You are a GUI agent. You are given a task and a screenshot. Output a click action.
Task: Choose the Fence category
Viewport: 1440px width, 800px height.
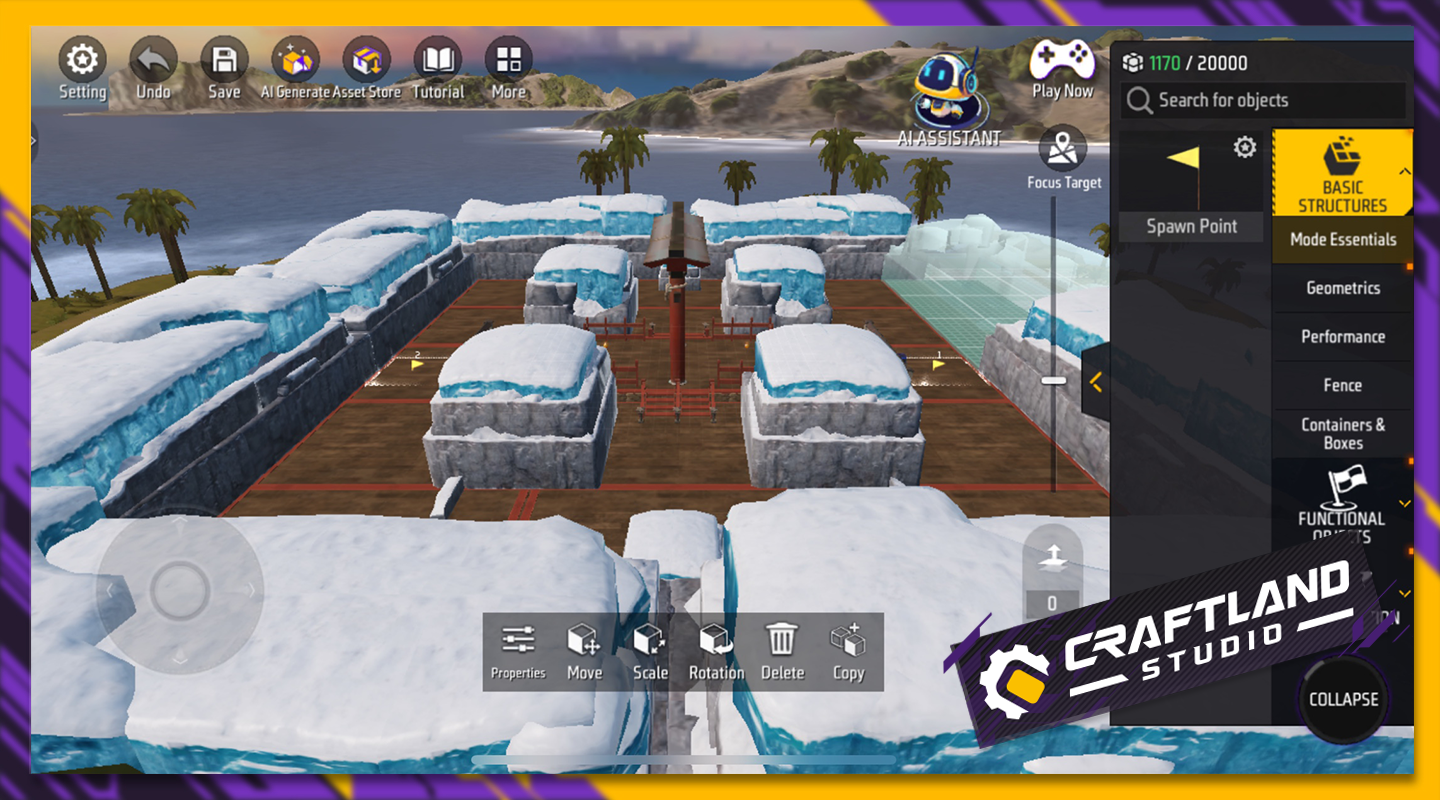1342,385
